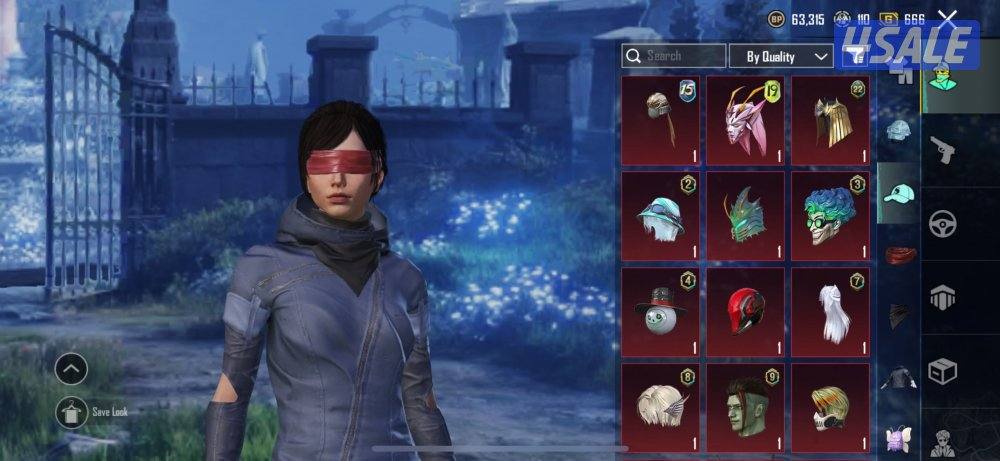Select the pink horned mask headgear
The width and height of the screenshot is (1000, 461).
(745, 121)
